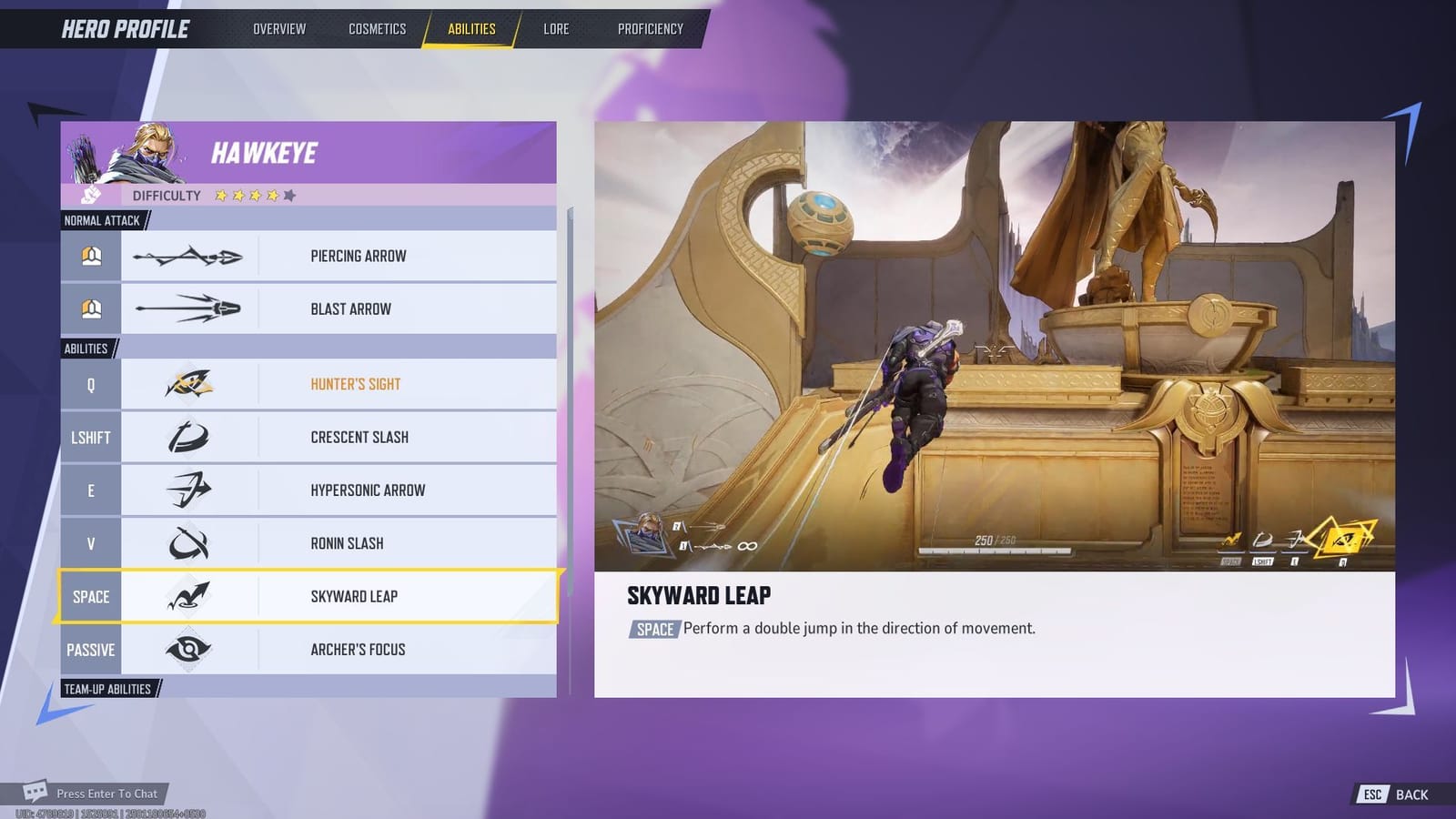This screenshot has width=1456, height=819.
Task: Switch to the Lore tab
Action: (x=555, y=28)
